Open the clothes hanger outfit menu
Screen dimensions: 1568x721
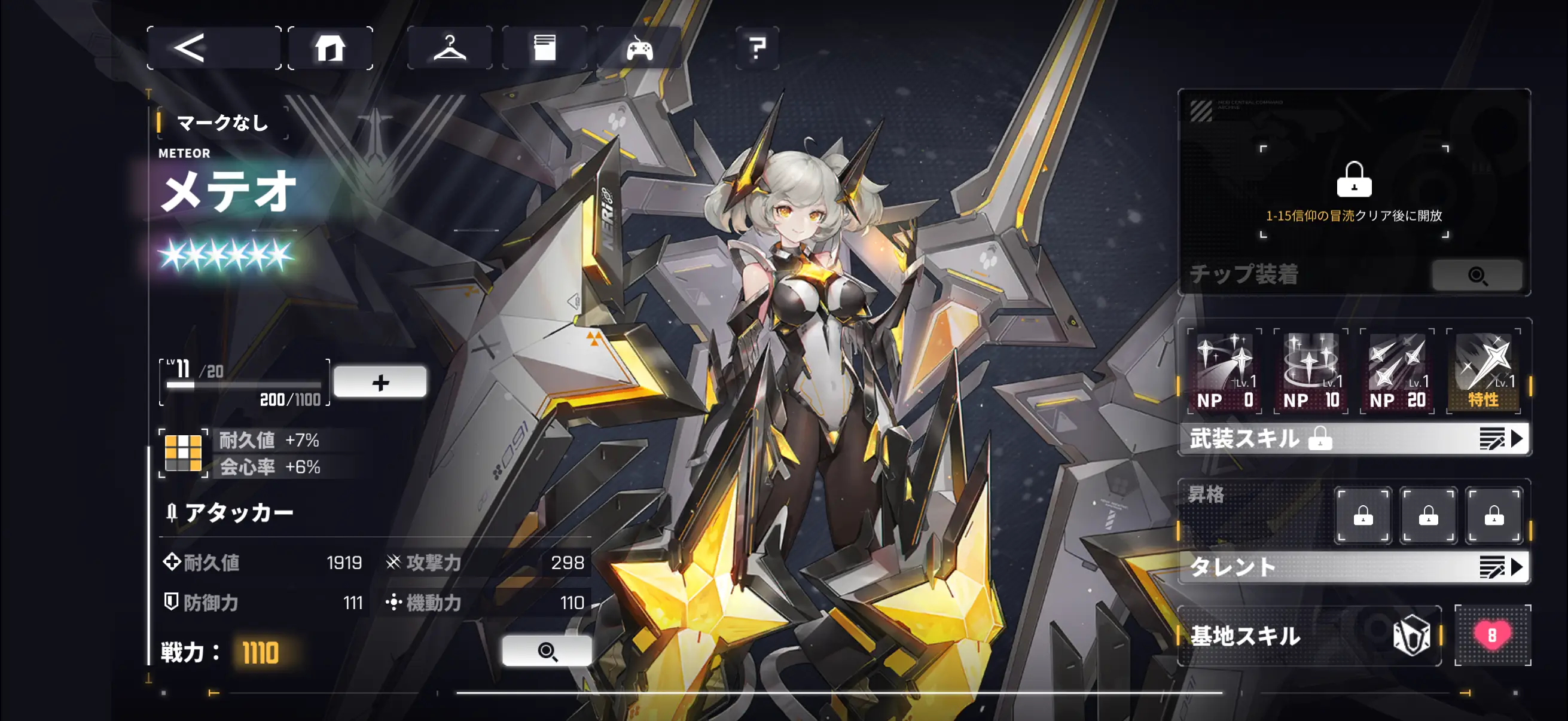point(449,48)
